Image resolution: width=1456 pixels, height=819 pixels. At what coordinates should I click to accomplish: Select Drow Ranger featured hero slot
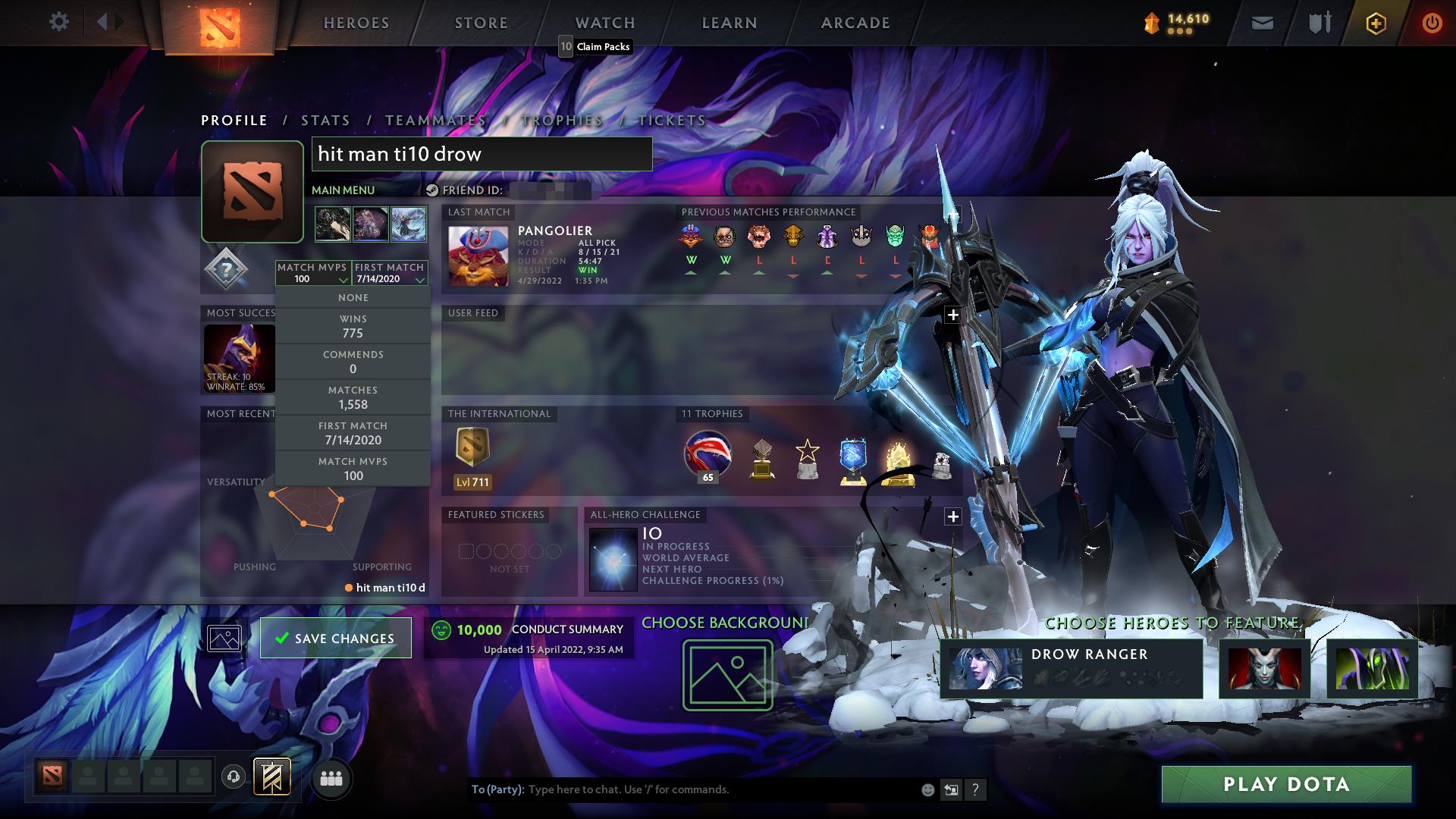1071,668
